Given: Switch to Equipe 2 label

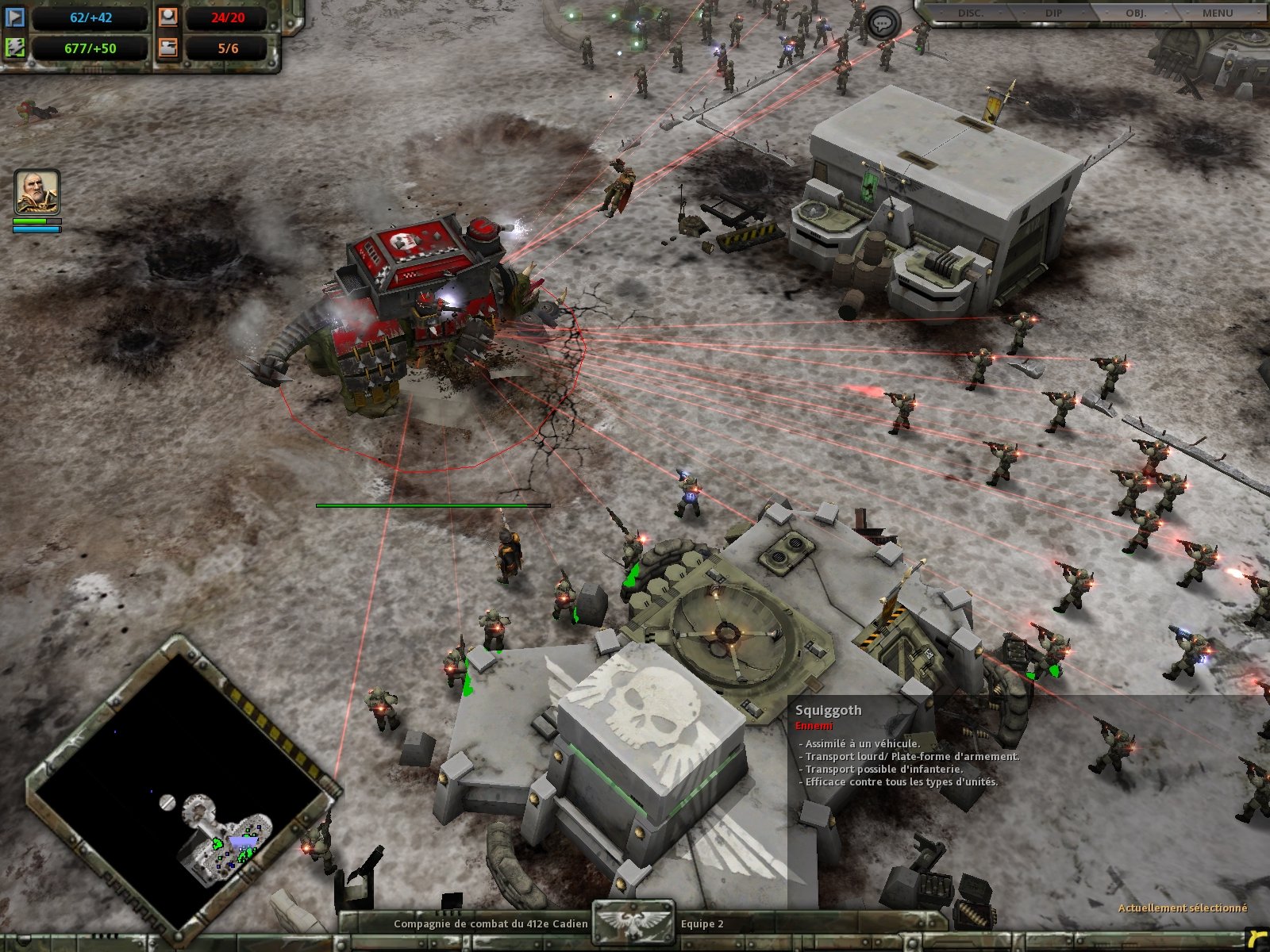Looking at the screenshot, I should pos(702,923).
